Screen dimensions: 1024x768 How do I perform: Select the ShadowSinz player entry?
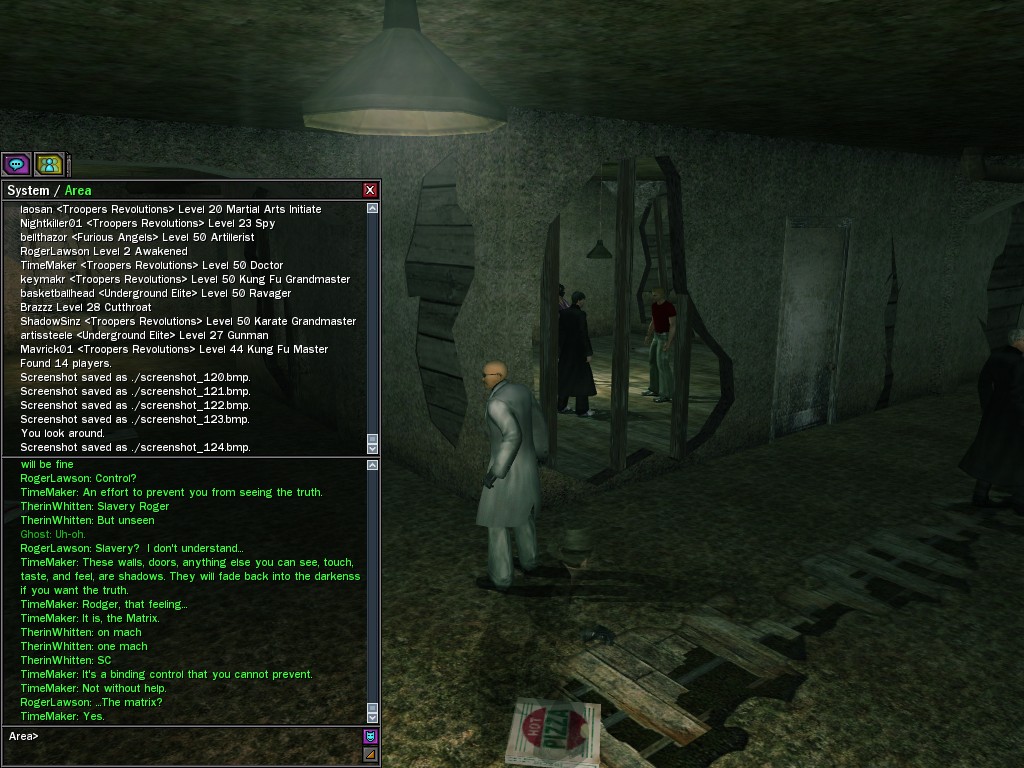50,321
